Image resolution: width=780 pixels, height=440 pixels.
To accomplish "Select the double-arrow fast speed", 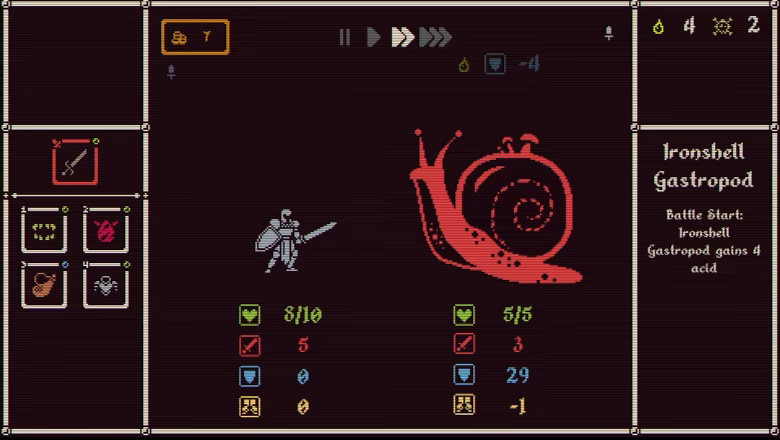I will pos(402,38).
